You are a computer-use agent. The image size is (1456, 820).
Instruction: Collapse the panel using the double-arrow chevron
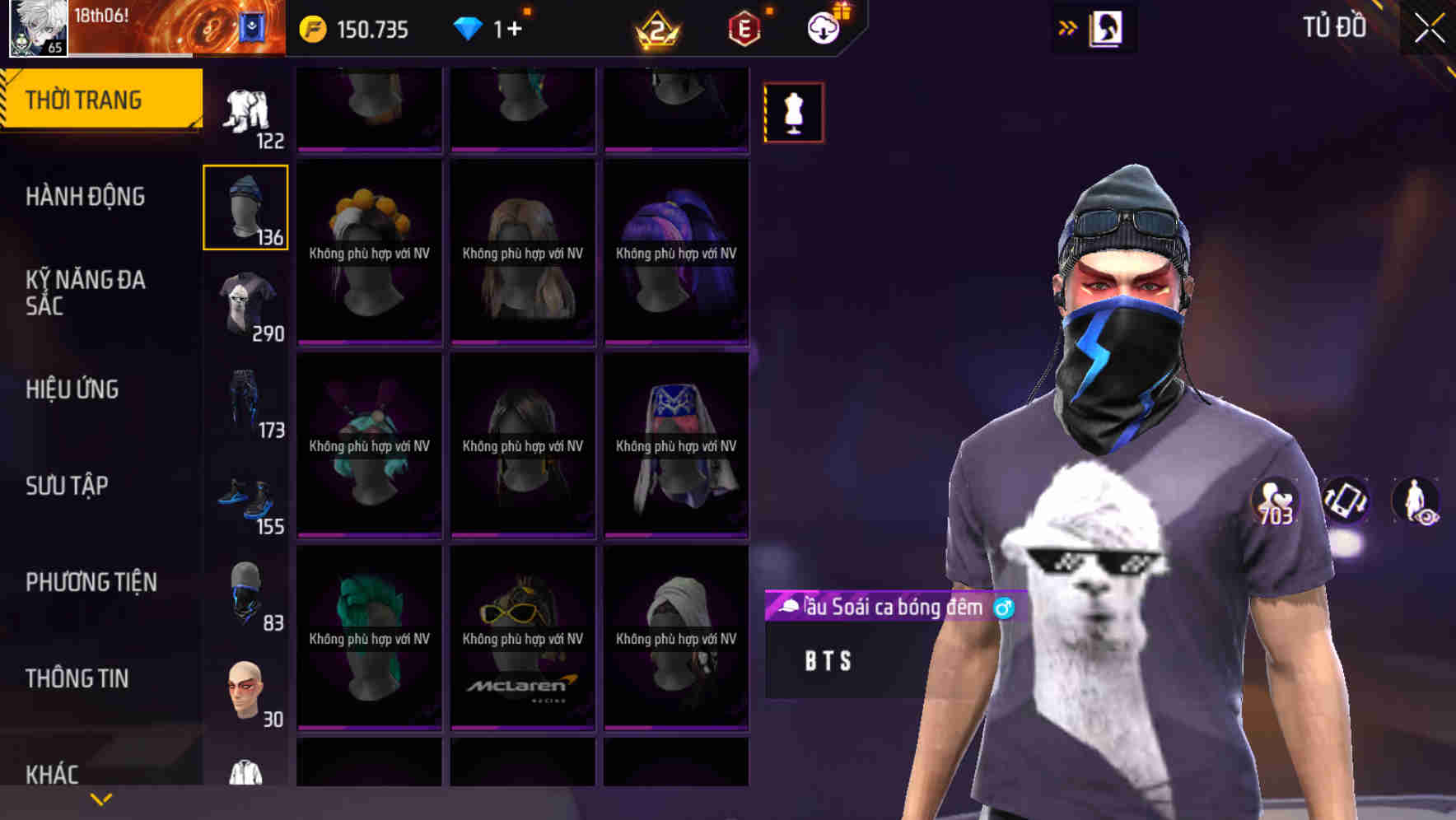click(1066, 26)
